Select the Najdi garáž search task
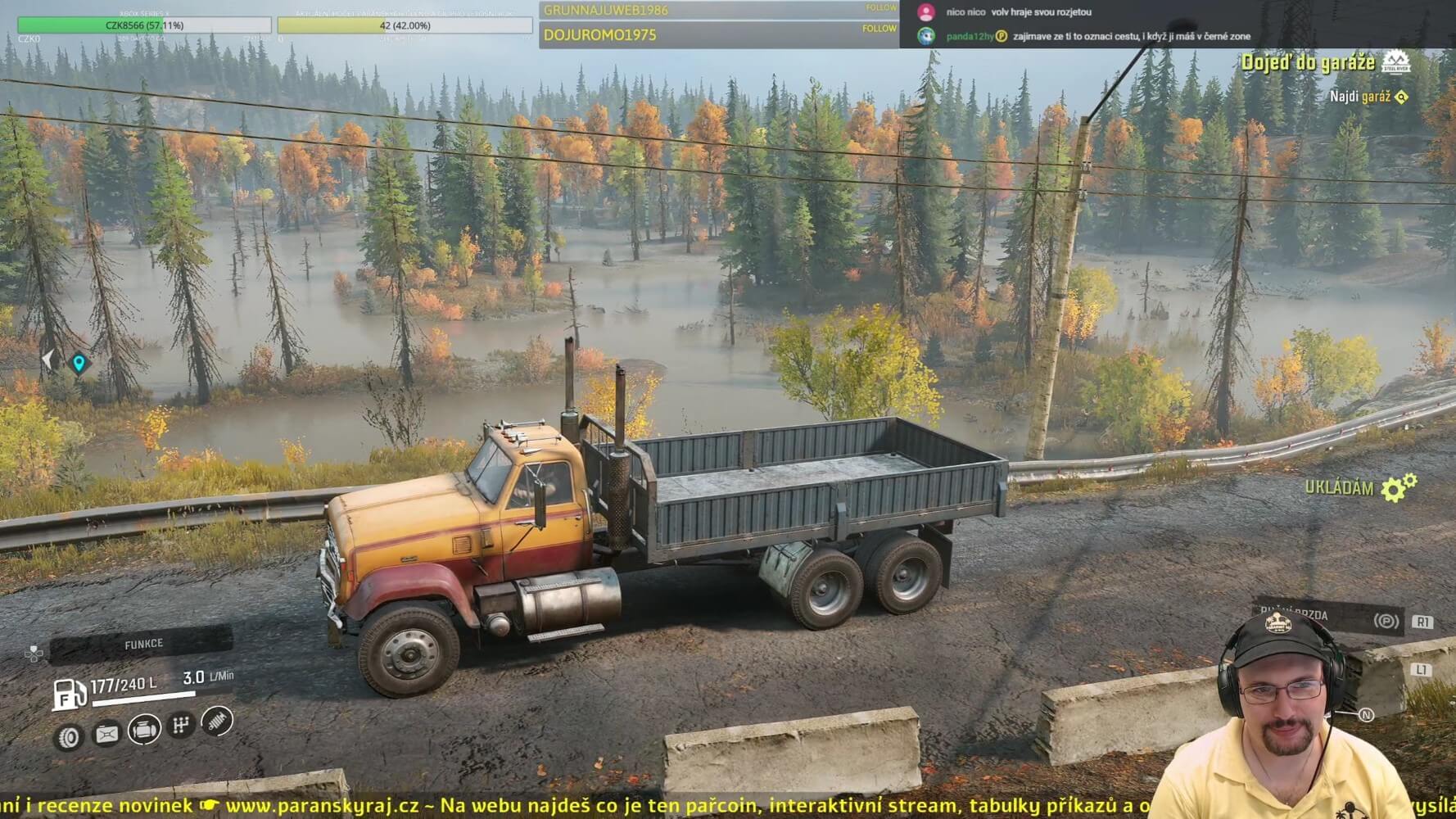Viewport: 1456px width, 819px height. pyautogui.click(x=1359, y=97)
